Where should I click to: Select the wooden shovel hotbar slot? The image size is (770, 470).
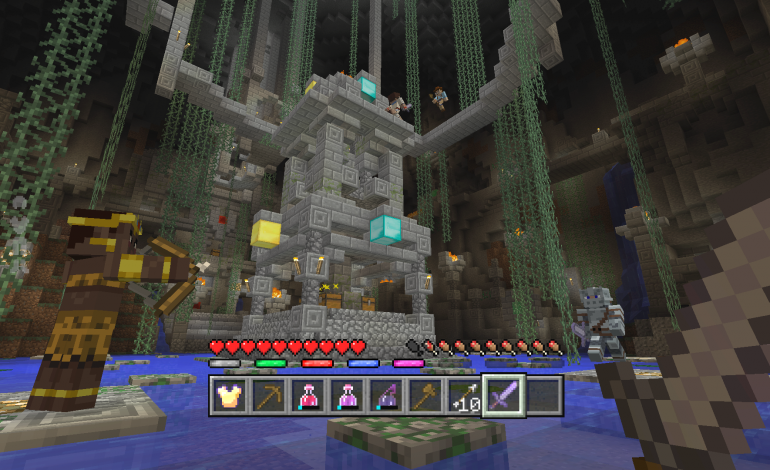pos(424,396)
